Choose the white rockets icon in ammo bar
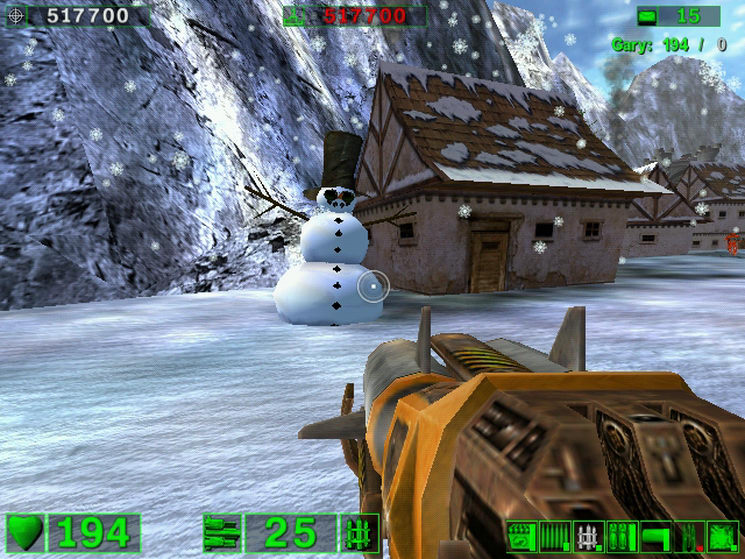 click(589, 536)
